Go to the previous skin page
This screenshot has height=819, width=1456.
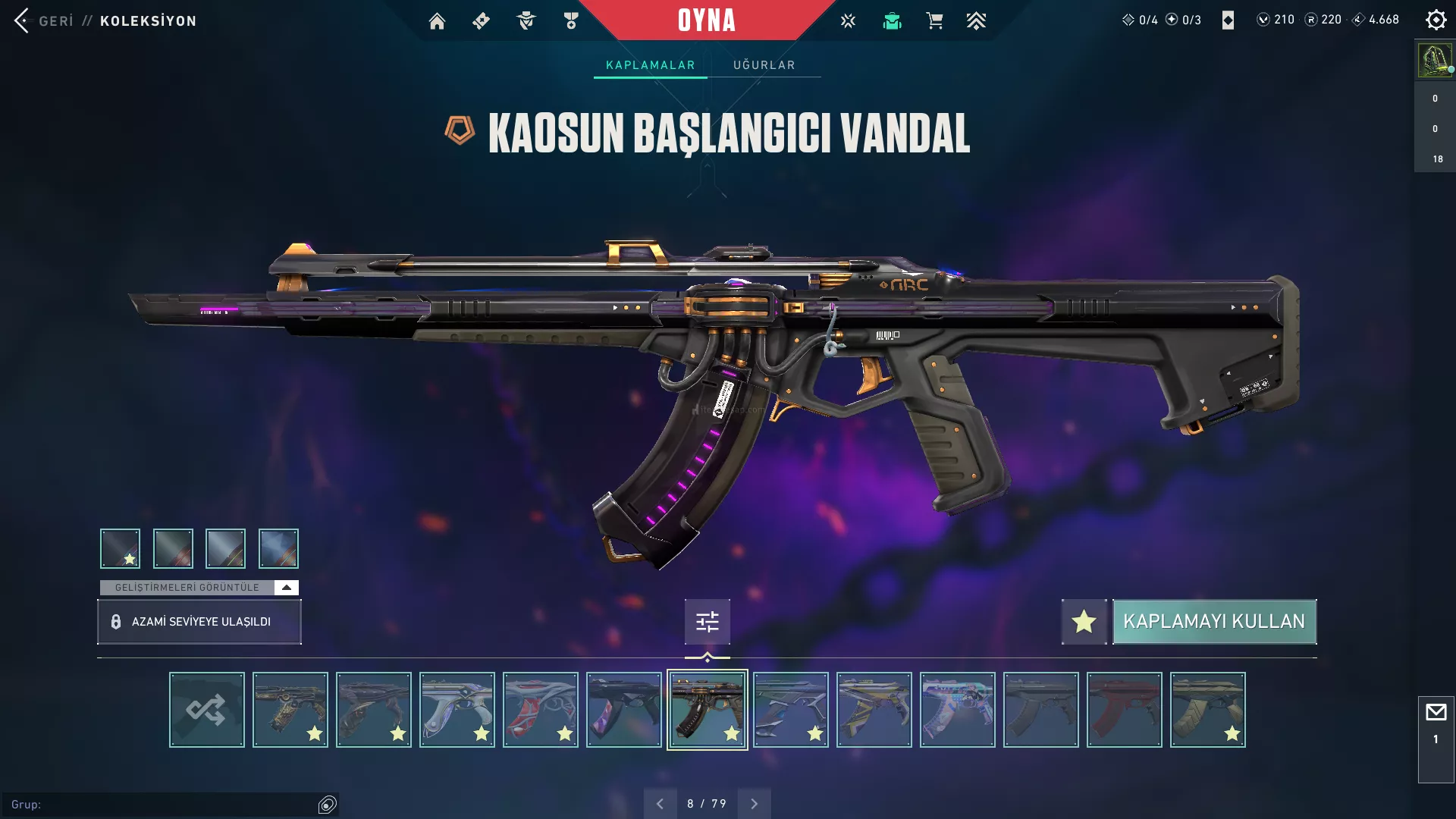(x=660, y=804)
